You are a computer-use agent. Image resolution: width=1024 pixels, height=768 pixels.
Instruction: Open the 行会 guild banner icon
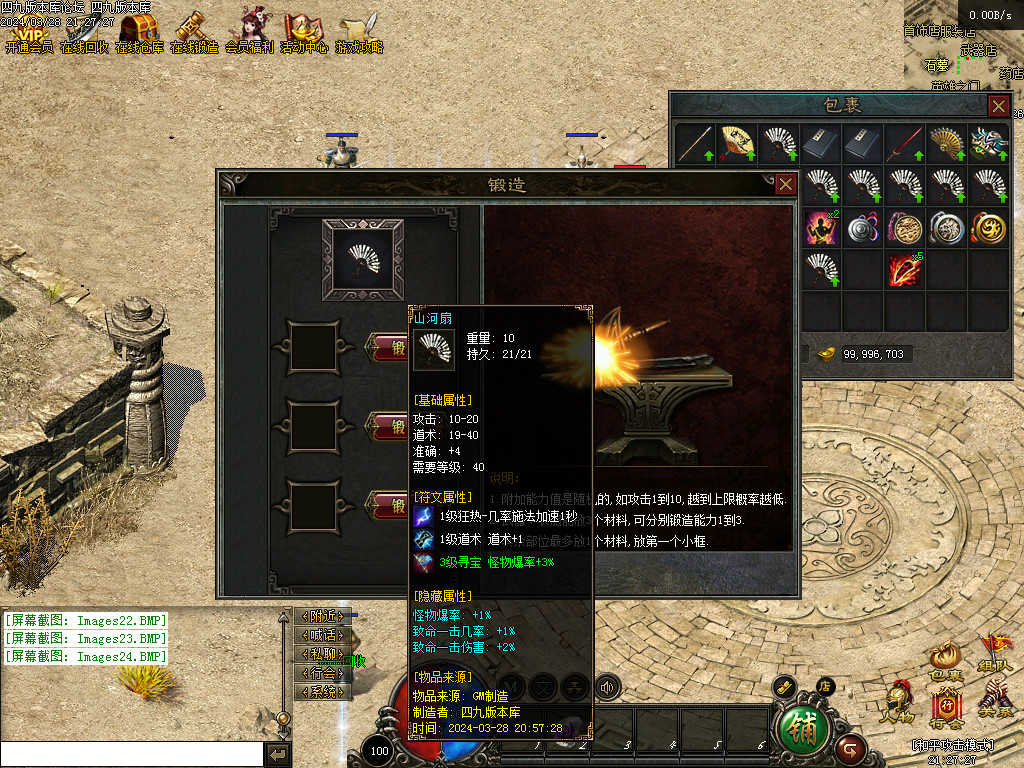pyautogui.click(x=946, y=708)
